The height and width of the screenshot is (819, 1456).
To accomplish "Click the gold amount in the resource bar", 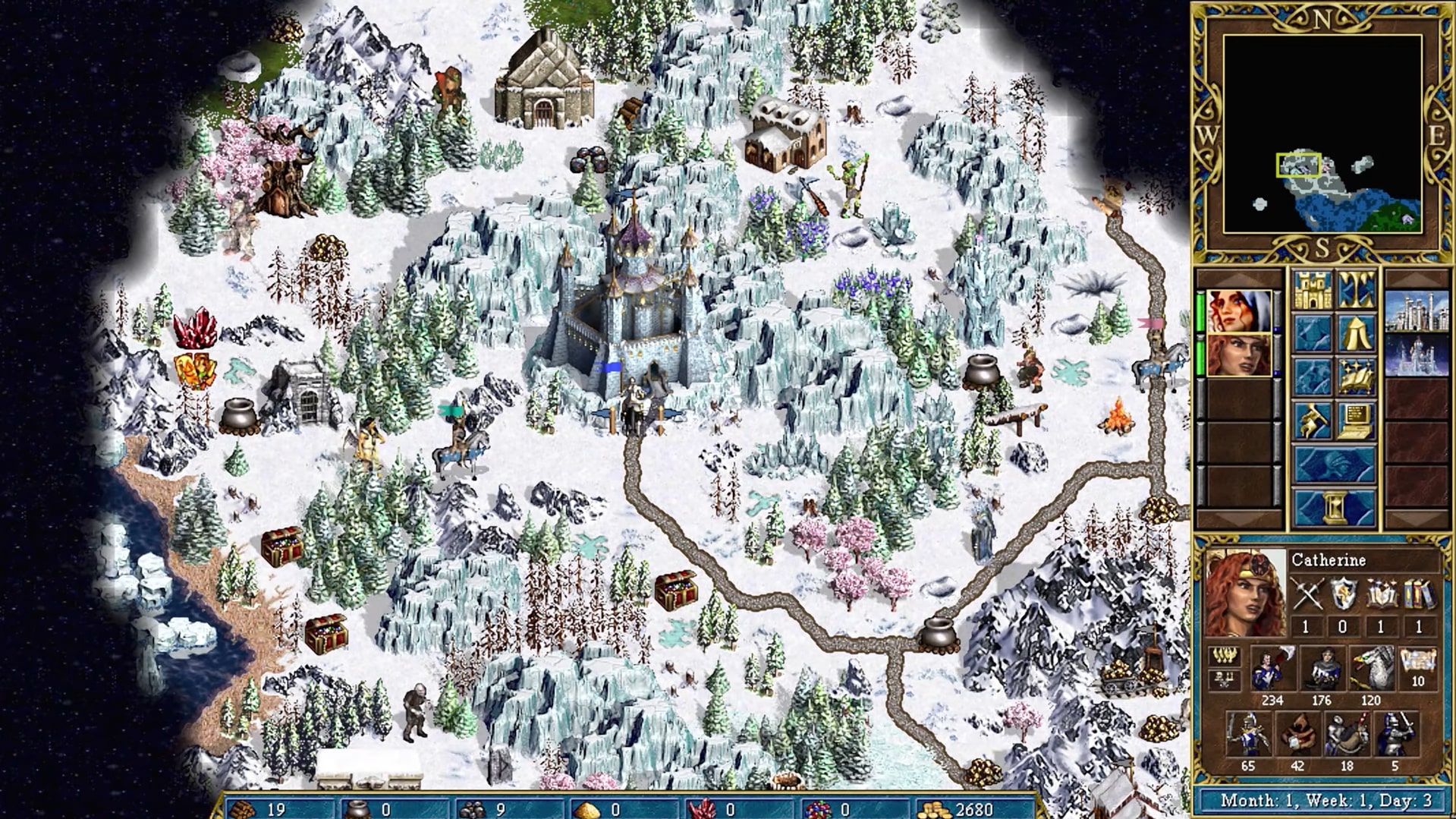I will (973, 809).
